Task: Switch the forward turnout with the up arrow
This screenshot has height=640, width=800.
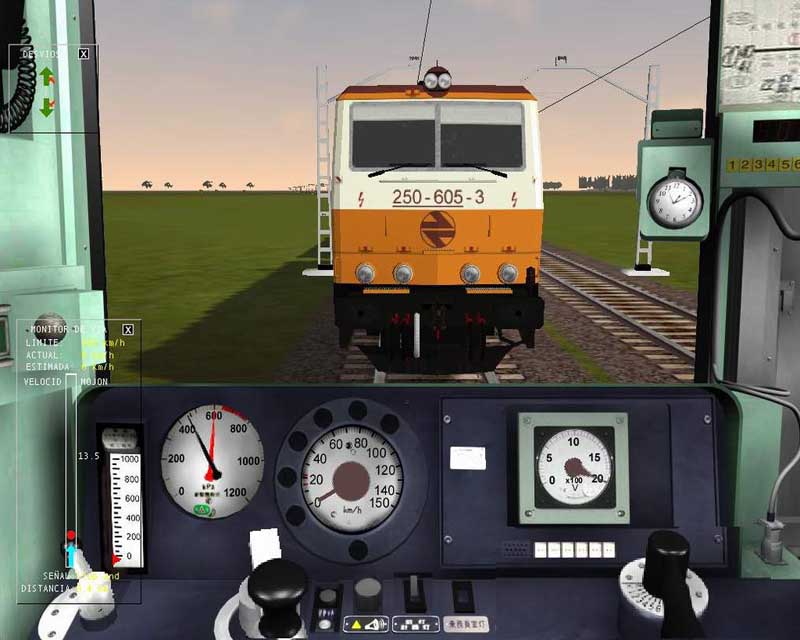Action: click(x=46, y=76)
